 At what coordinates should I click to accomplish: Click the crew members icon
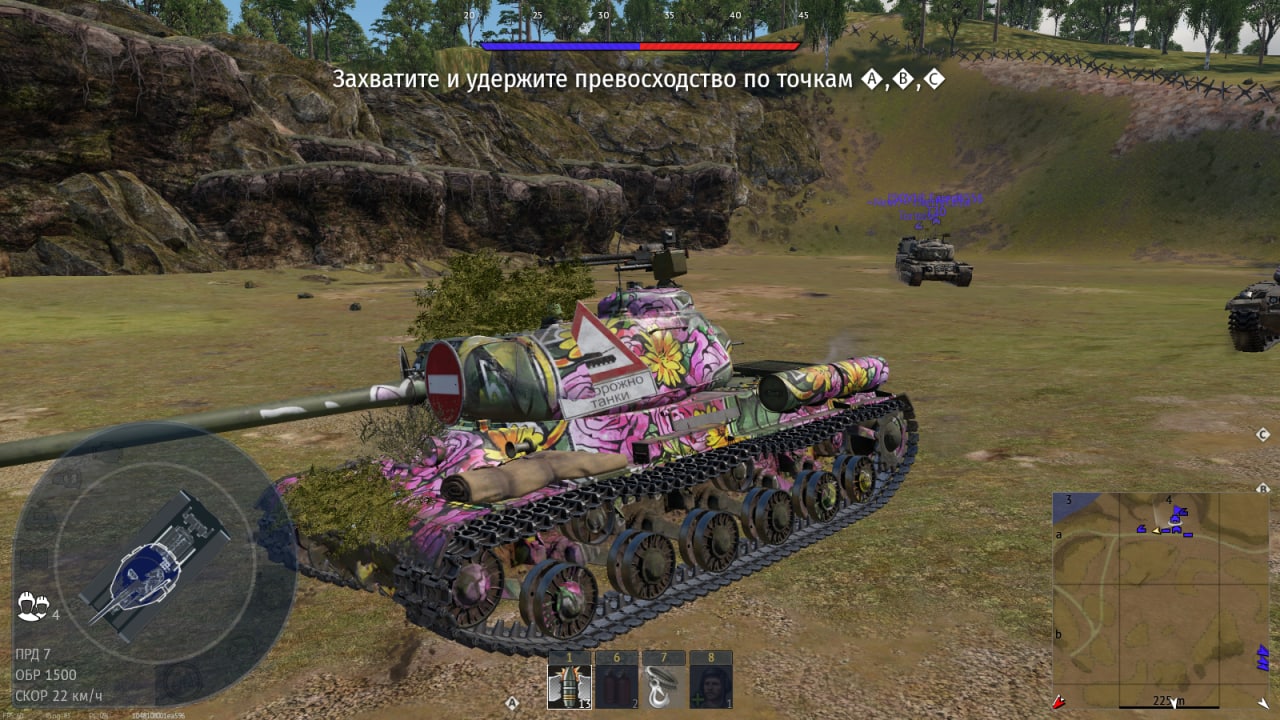[x=31, y=605]
